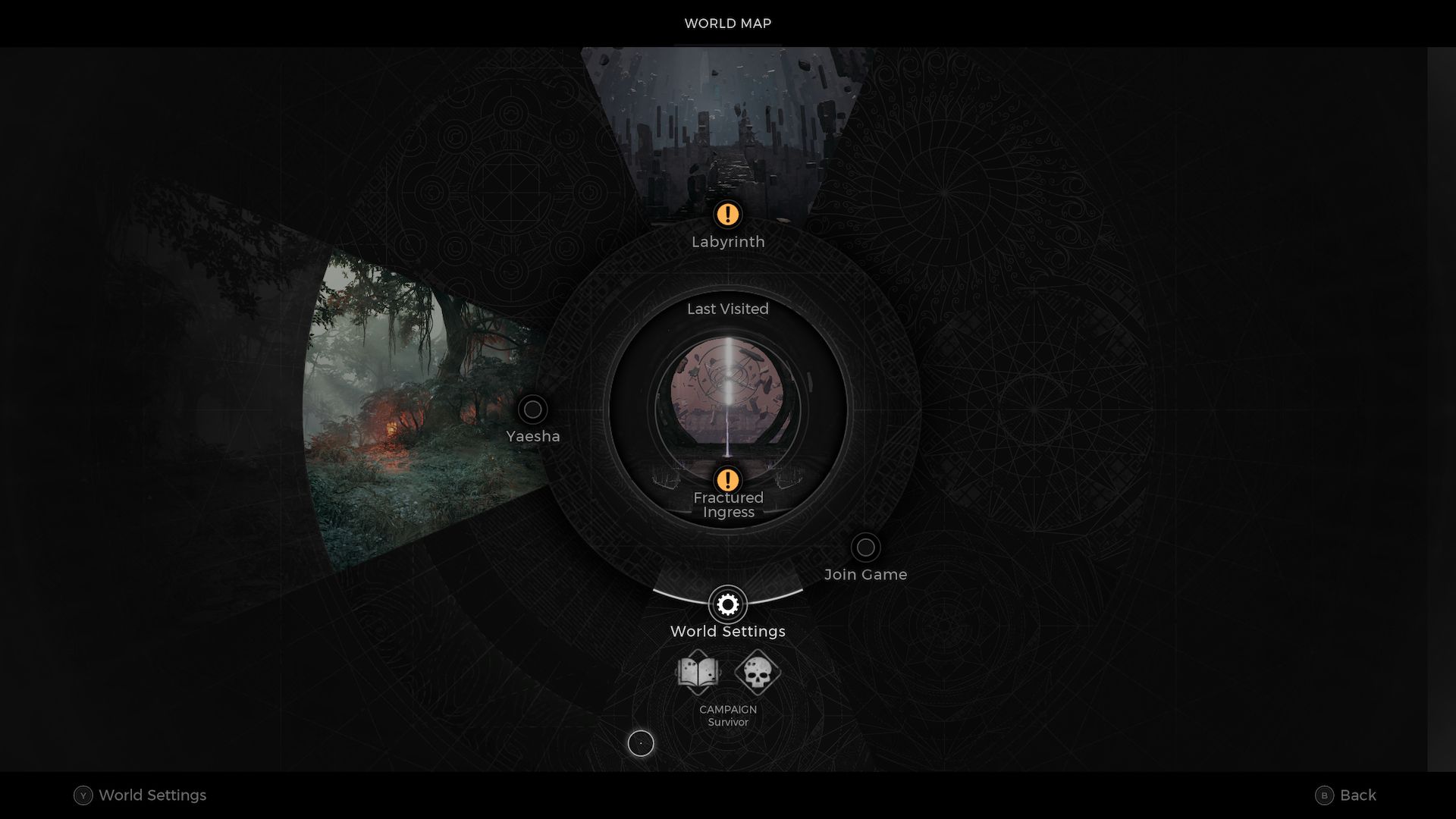Click the Fractured Ingress label
This screenshot has height=819, width=1456.
click(x=728, y=504)
